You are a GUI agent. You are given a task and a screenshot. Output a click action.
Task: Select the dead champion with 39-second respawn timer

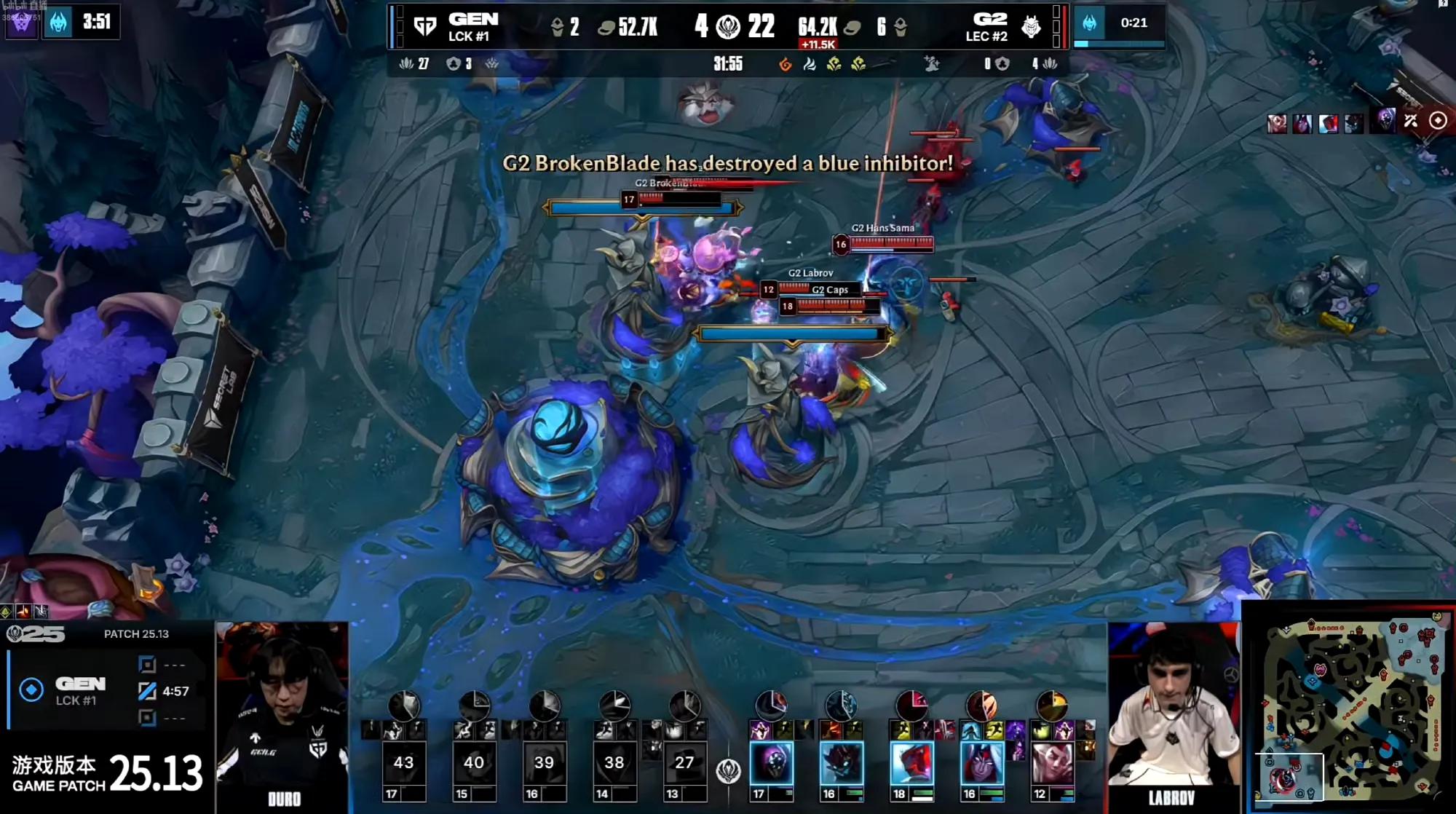544,763
